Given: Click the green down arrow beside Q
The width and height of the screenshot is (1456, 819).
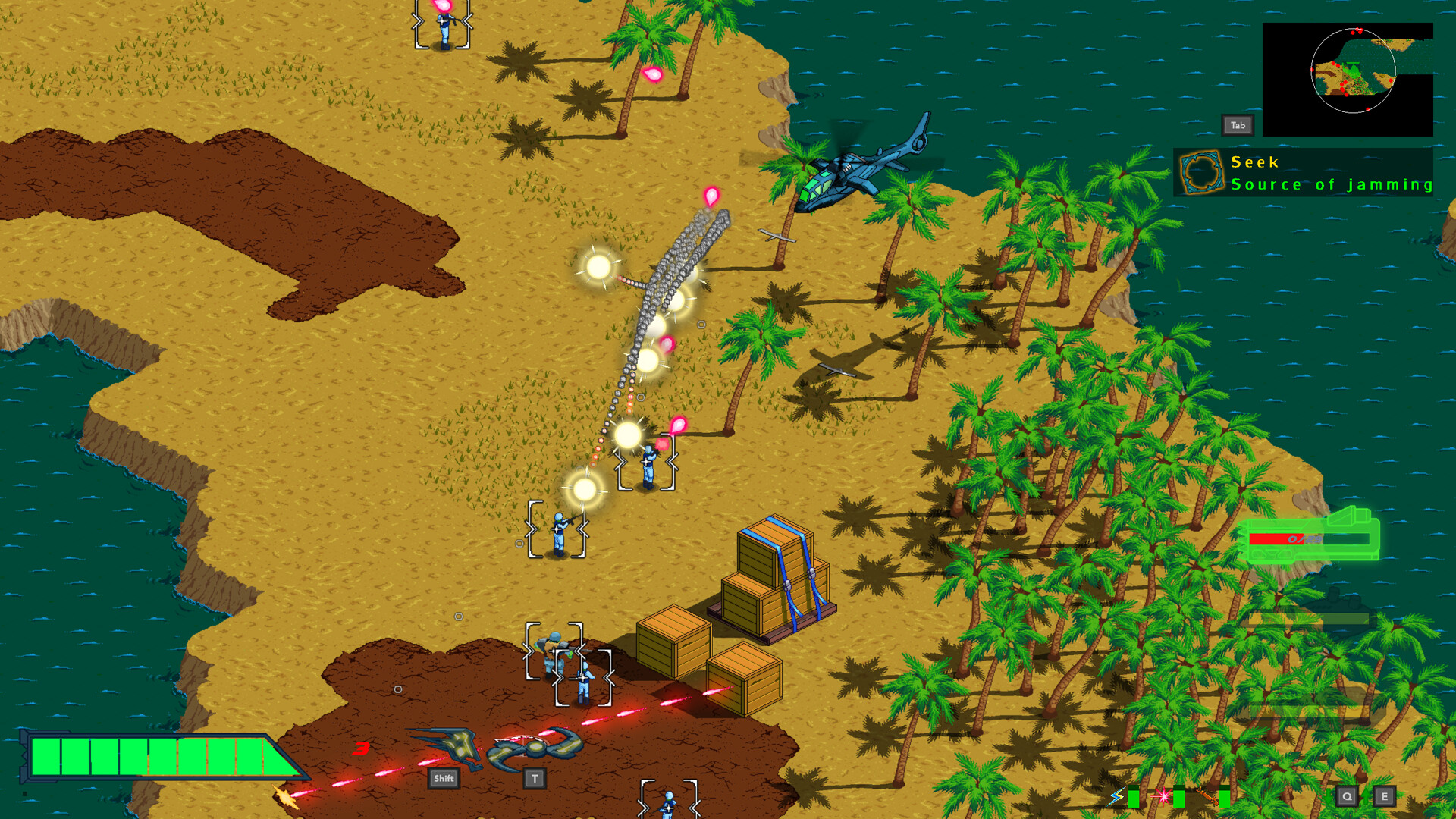Looking at the screenshot, I should tap(1329, 796).
